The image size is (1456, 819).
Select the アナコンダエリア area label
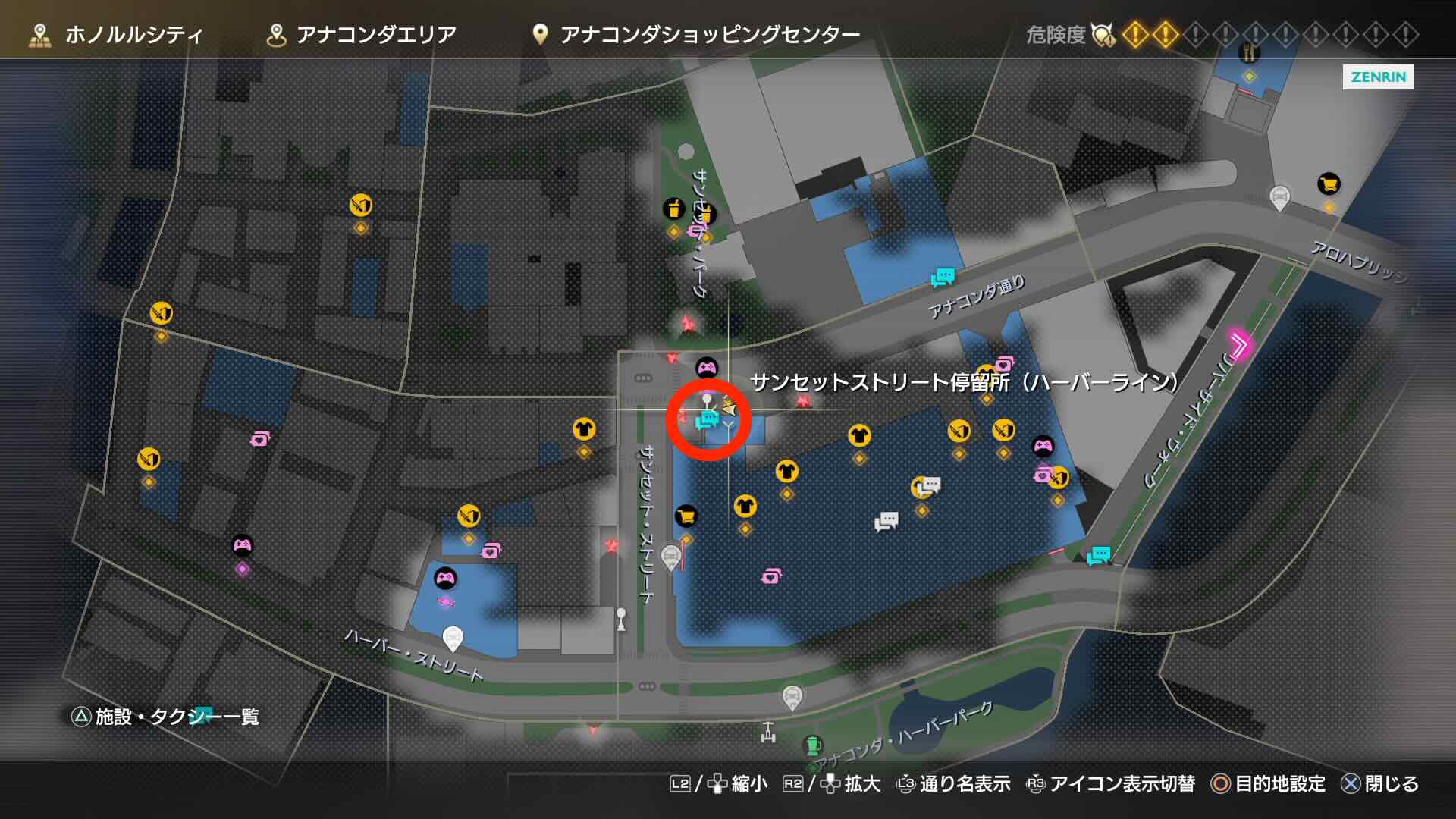[x=378, y=33]
